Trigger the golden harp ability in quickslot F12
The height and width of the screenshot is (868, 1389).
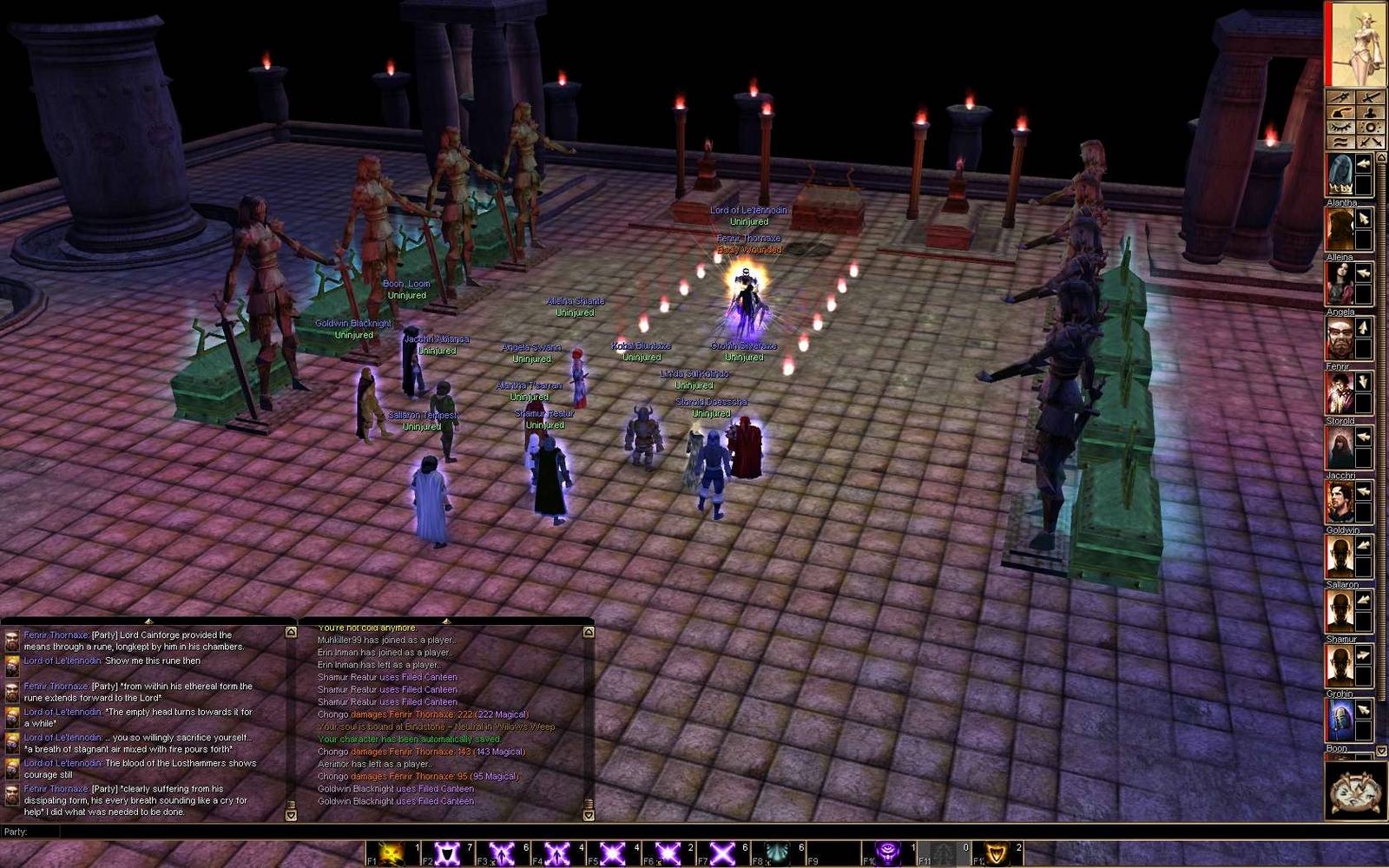pos(997,852)
